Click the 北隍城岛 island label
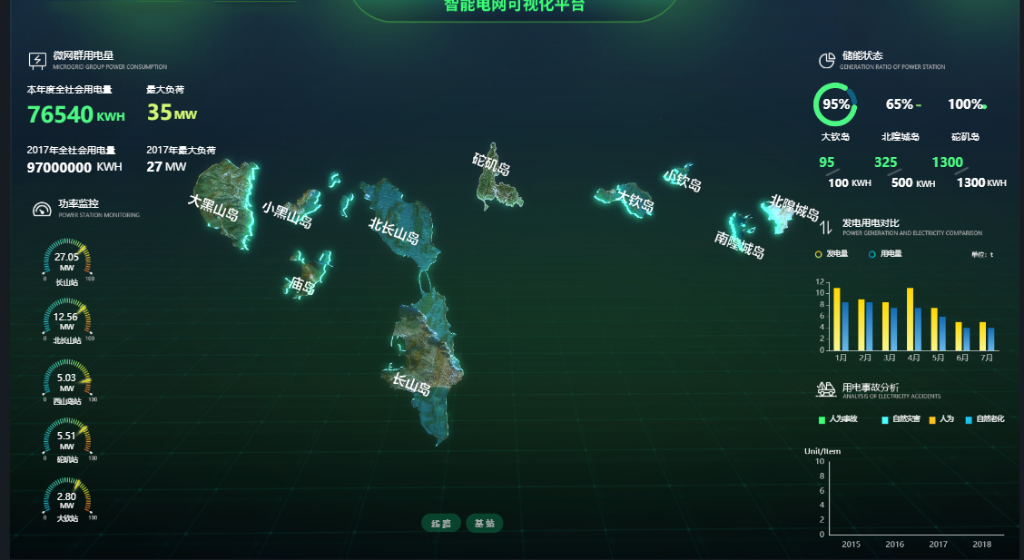The width and height of the screenshot is (1024, 560). 795,210
